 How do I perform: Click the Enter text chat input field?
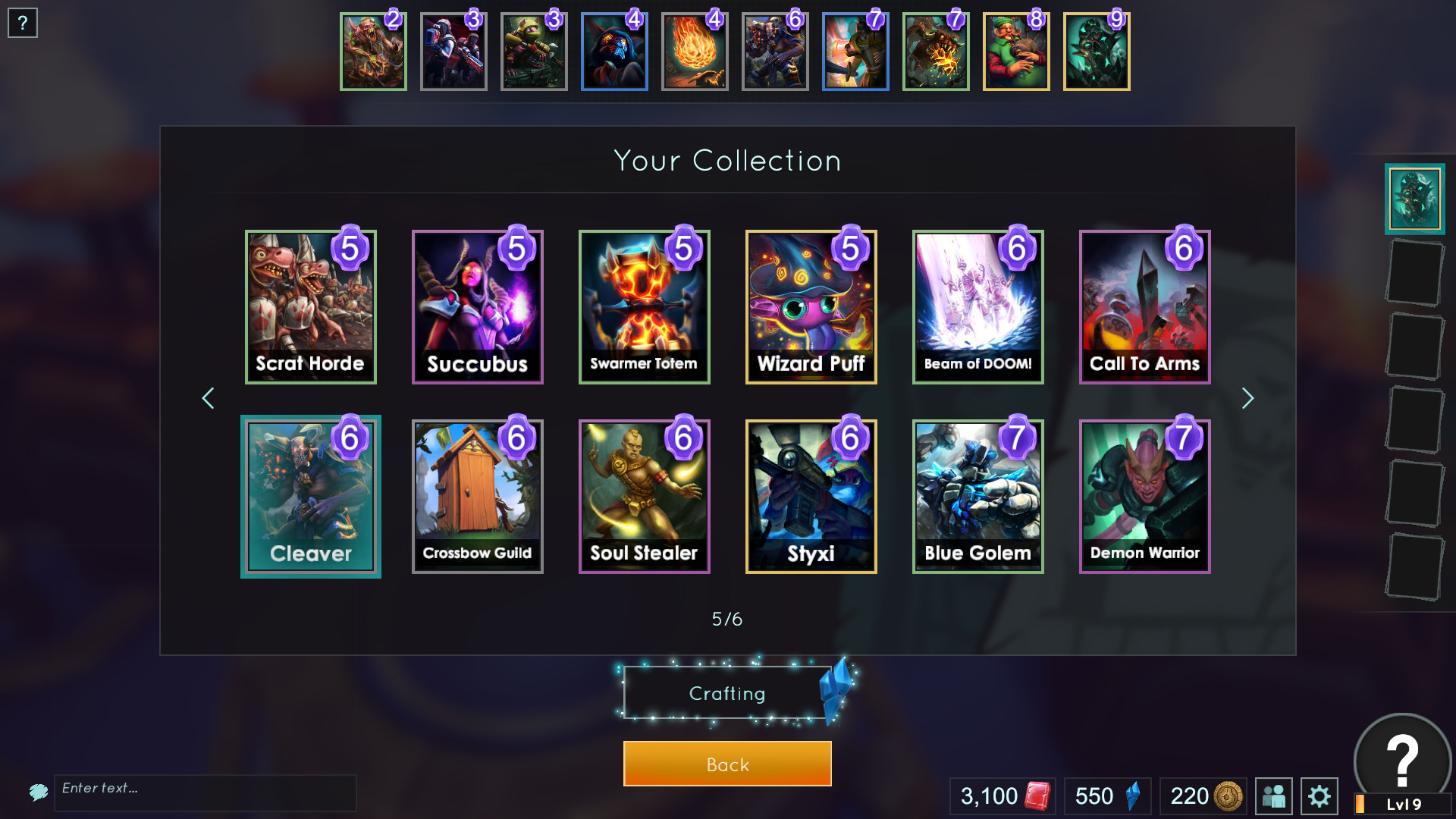[205, 793]
